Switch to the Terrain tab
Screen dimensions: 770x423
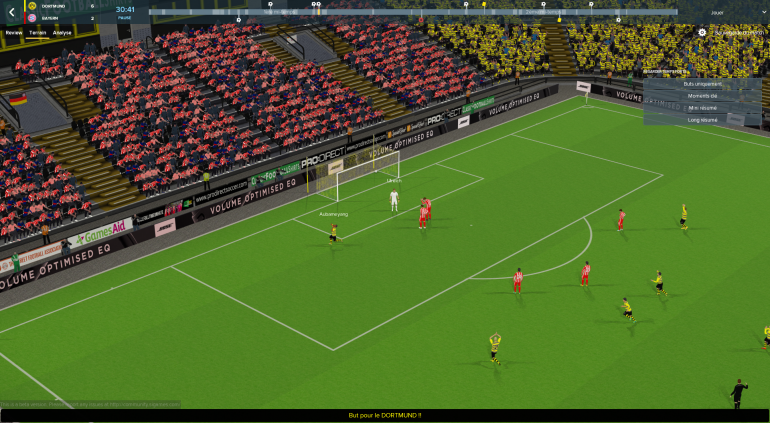(x=38, y=33)
